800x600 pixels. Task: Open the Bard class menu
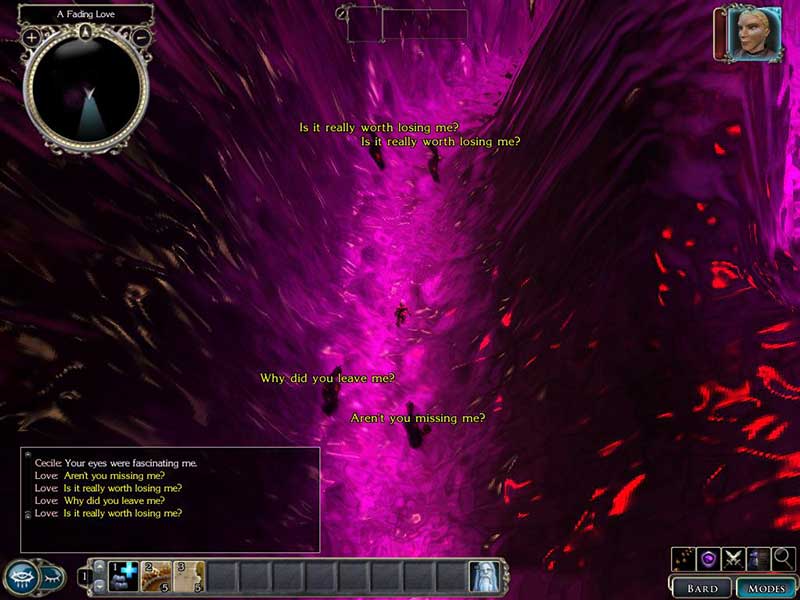[702, 588]
